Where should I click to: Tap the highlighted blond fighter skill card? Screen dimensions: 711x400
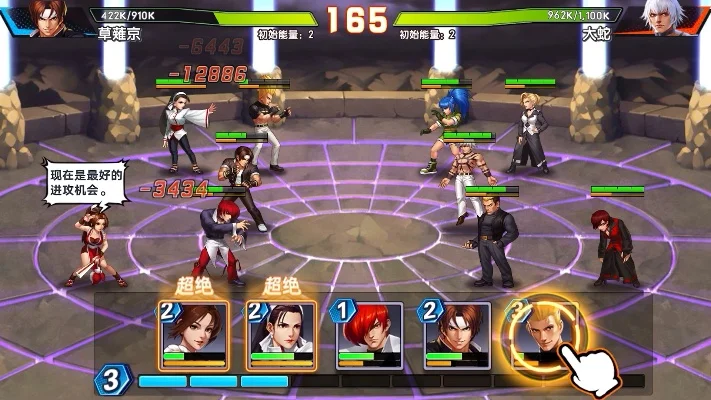(x=543, y=335)
